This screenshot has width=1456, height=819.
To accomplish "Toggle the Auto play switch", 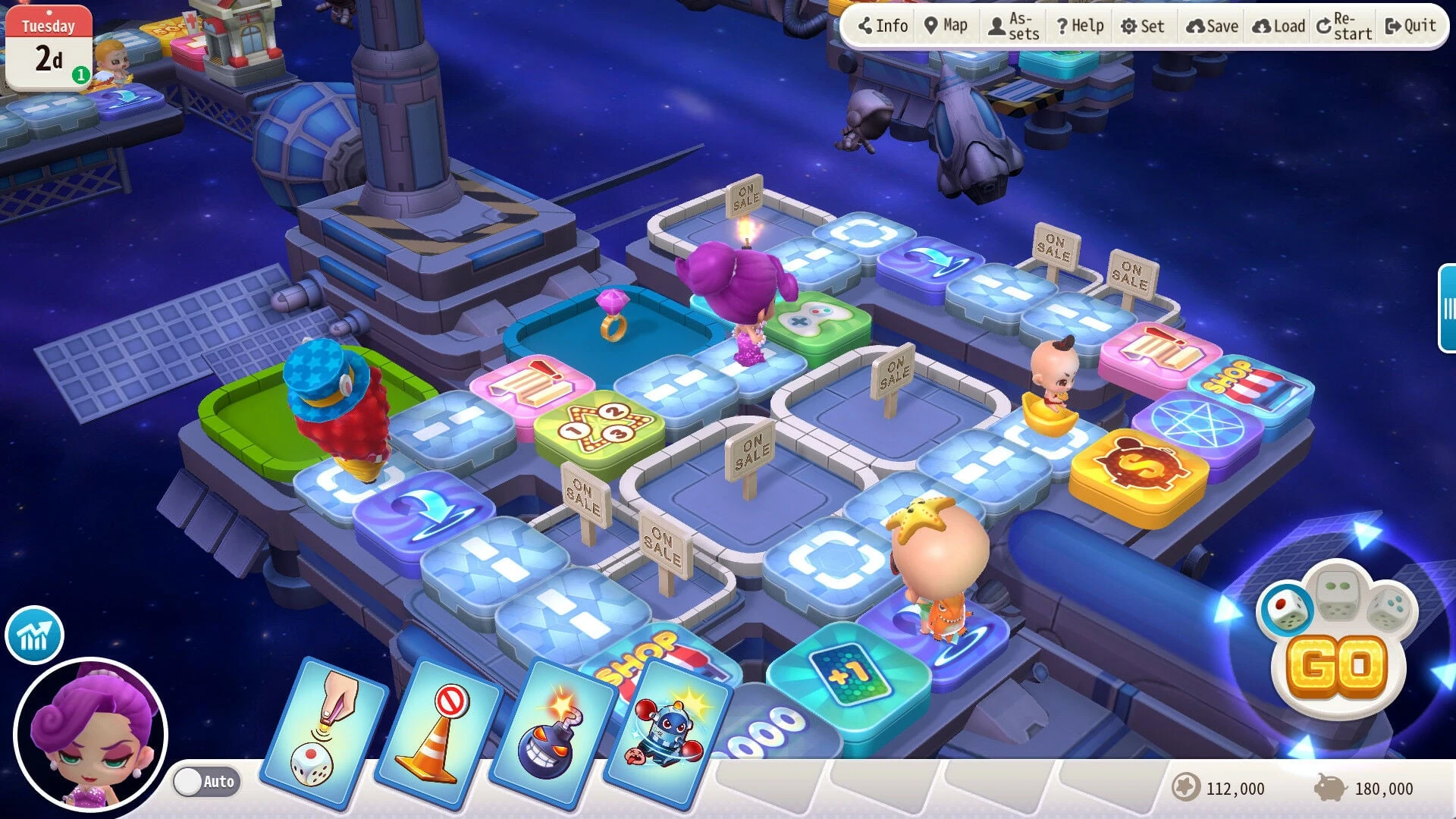I will (x=206, y=781).
